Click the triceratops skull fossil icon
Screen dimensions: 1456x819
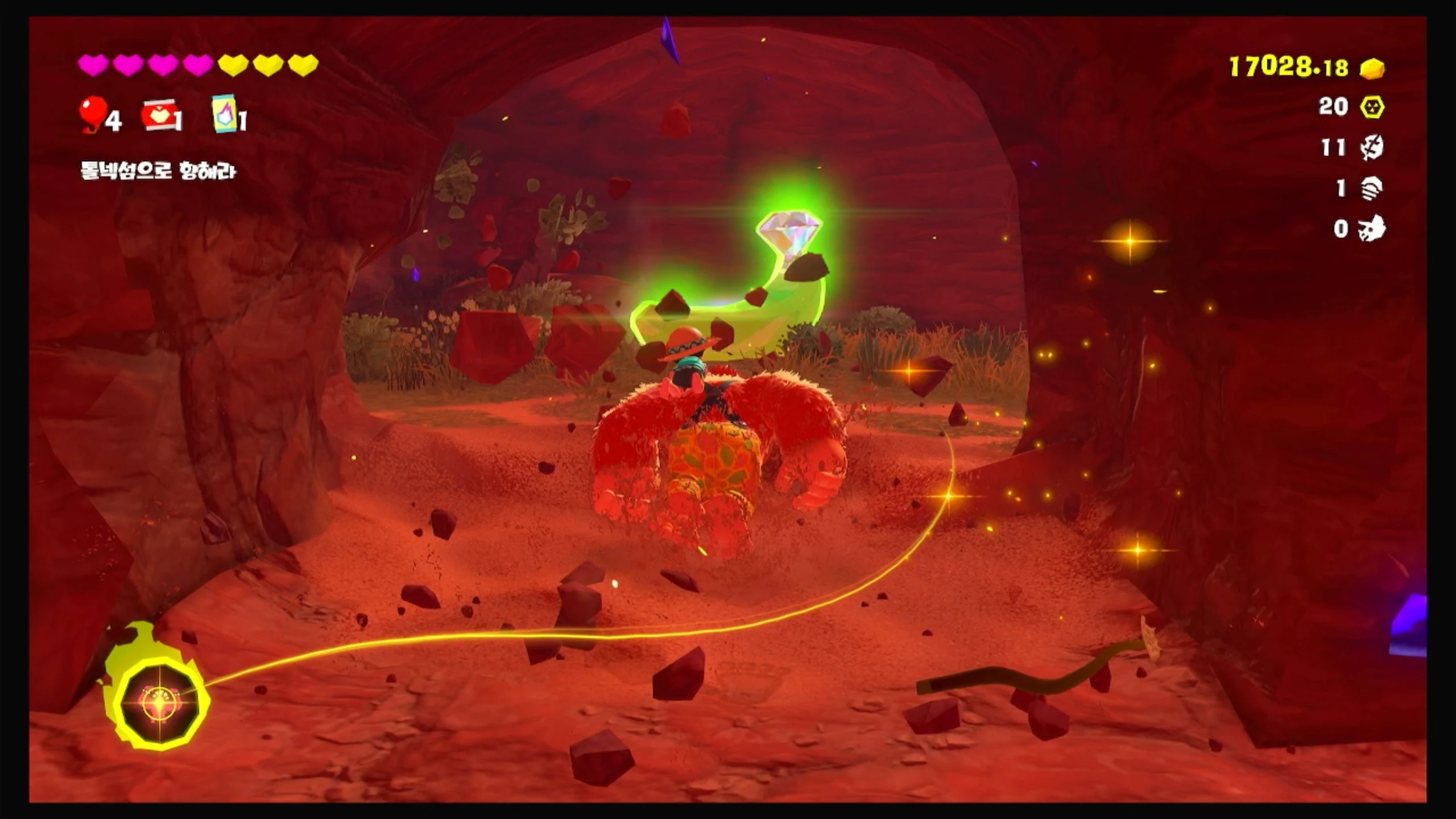(x=1372, y=229)
